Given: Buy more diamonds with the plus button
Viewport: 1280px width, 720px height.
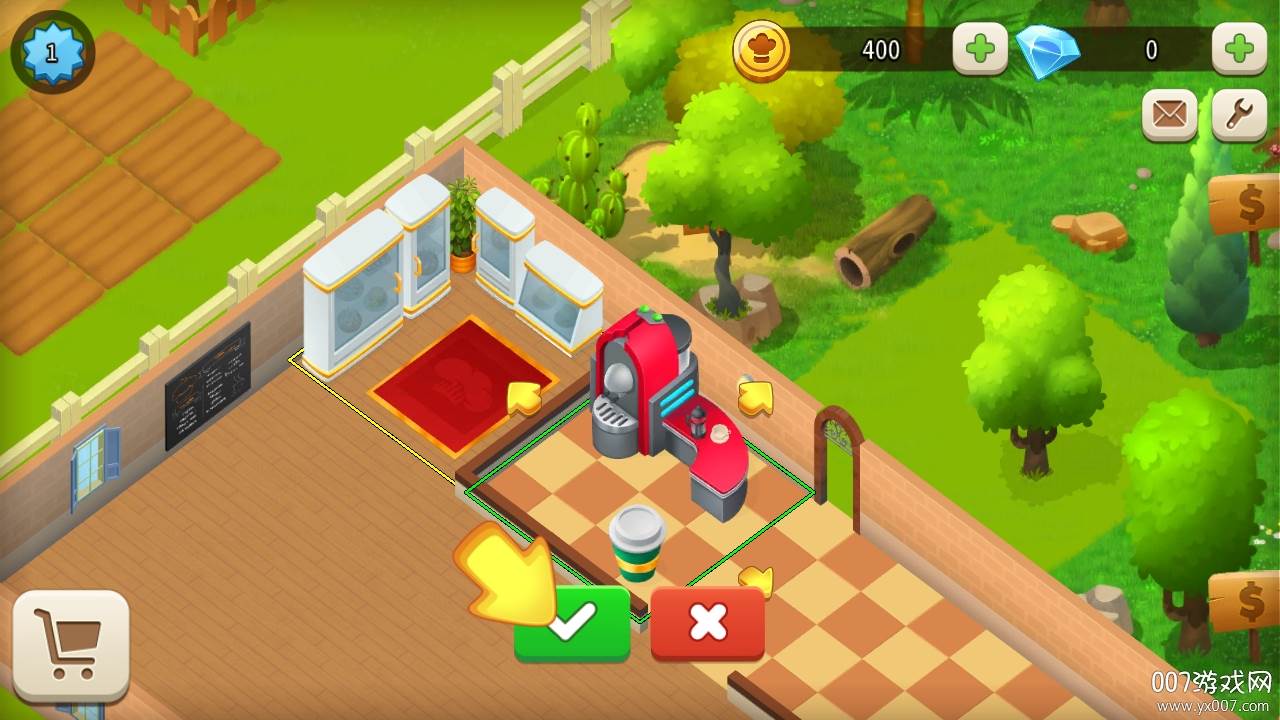Looking at the screenshot, I should click(1238, 49).
